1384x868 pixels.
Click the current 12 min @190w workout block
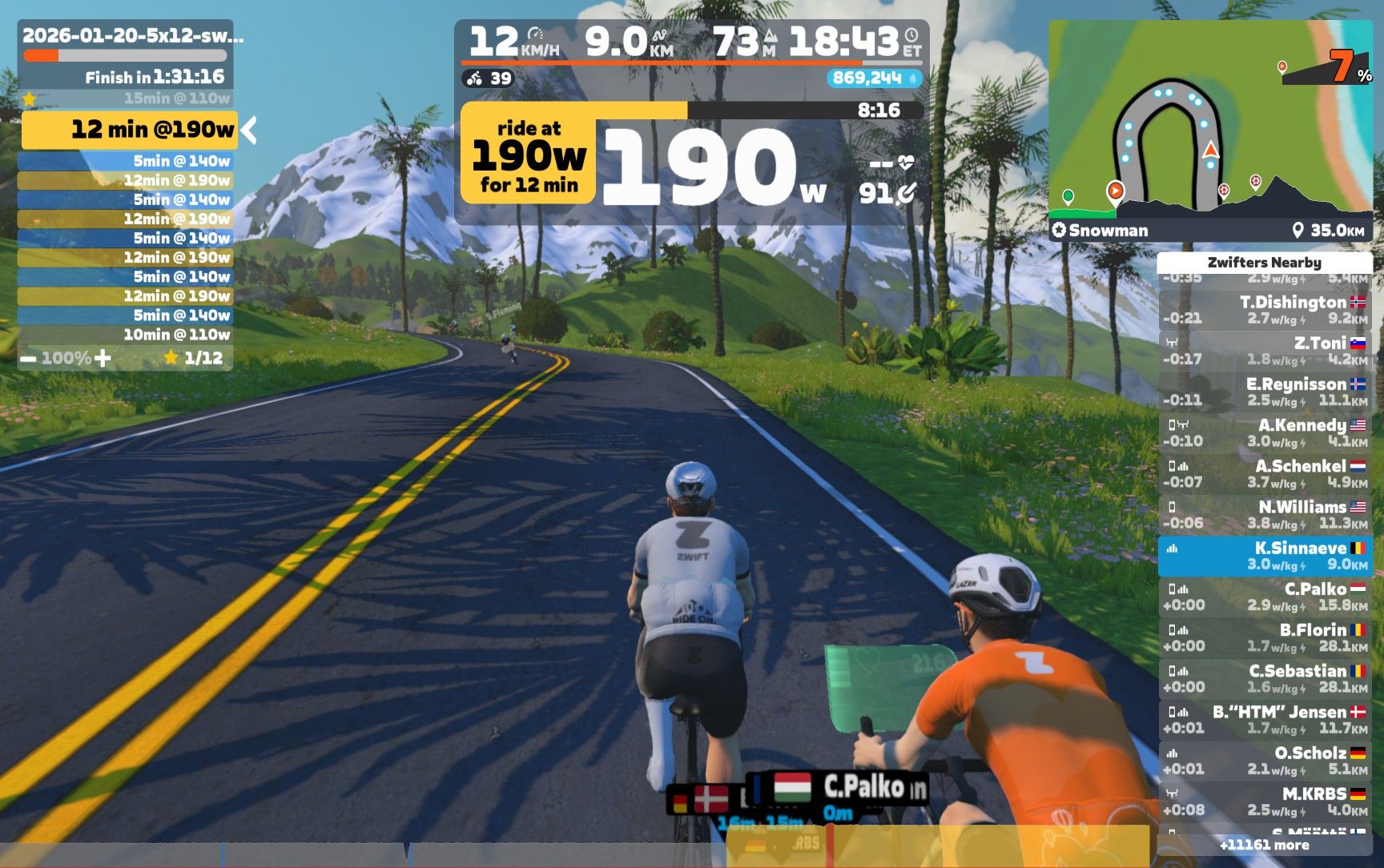pyautogui.click(x=129, y=130)
